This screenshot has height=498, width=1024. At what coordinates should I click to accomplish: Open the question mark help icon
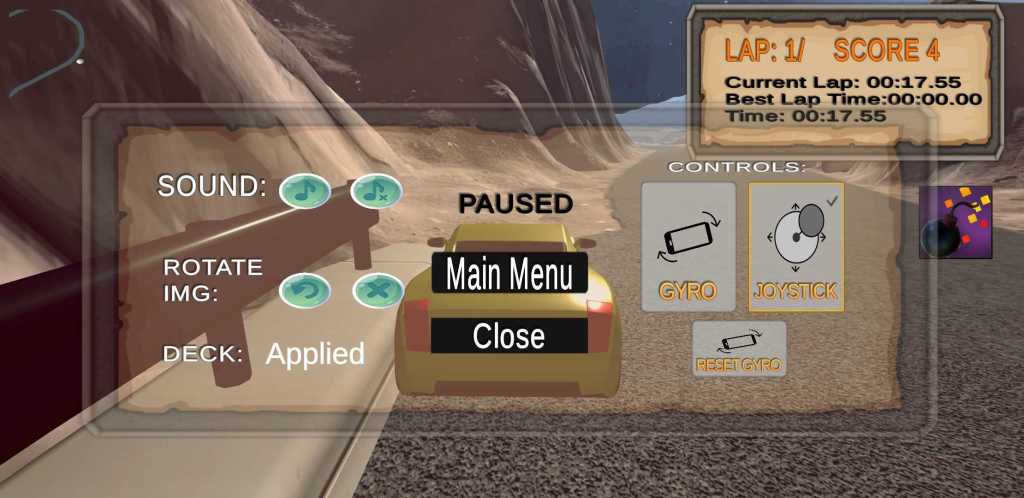tap(47, 54)
